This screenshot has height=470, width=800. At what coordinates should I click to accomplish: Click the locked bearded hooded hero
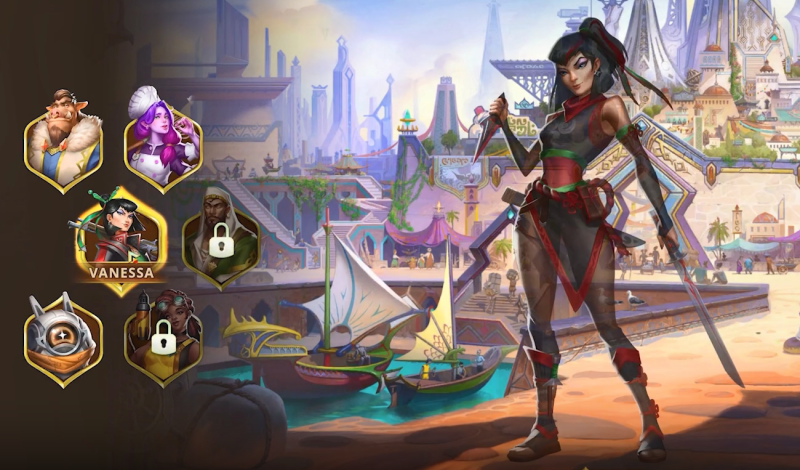point(220,235)
